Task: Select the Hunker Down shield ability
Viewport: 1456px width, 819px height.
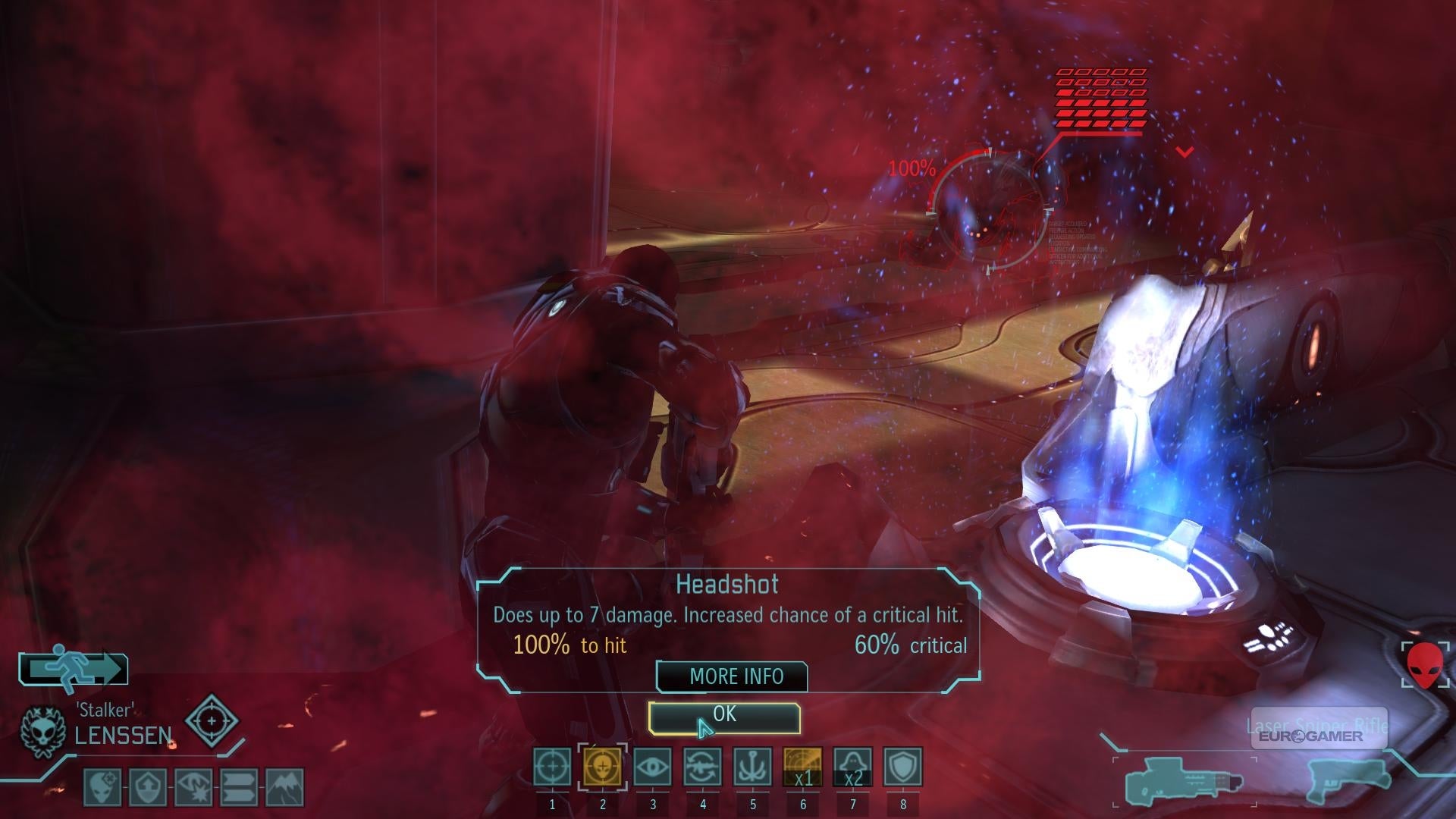Action: click(903, 767)
